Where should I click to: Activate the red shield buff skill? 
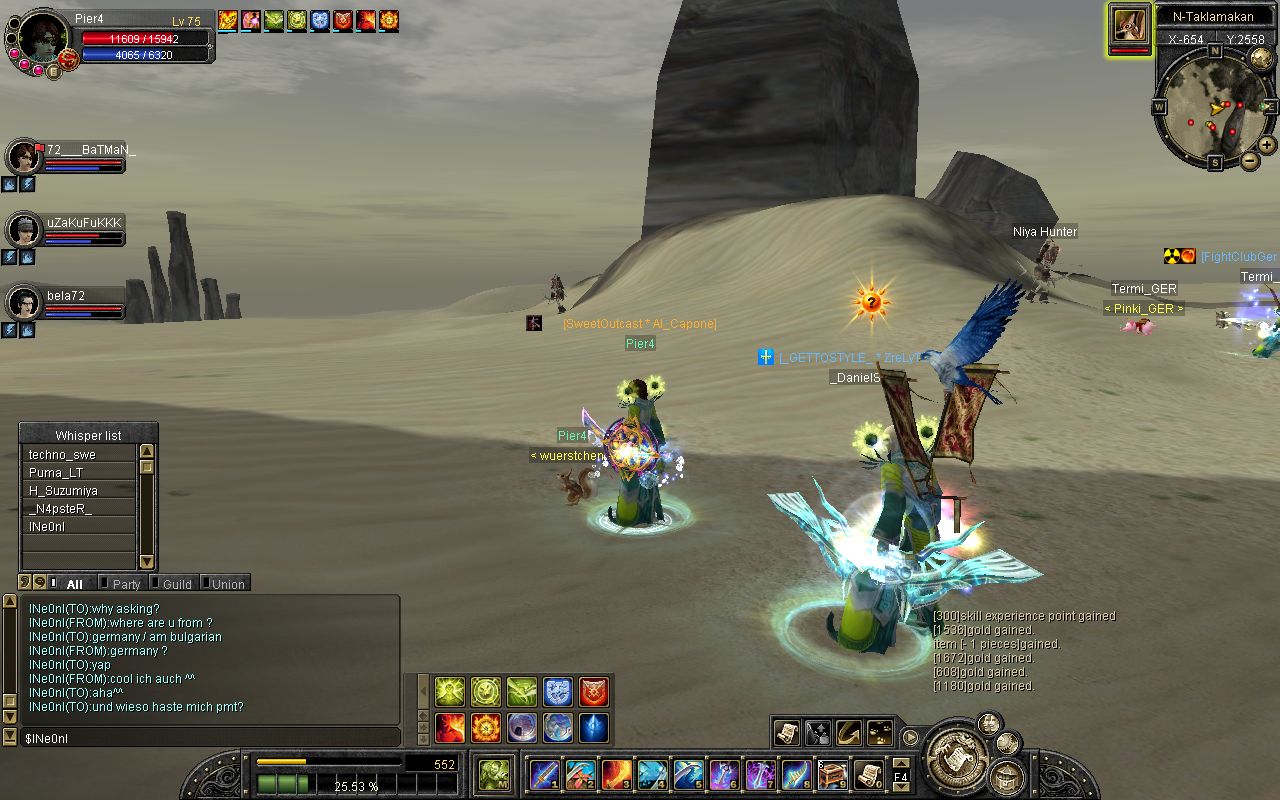click(594, 691)
